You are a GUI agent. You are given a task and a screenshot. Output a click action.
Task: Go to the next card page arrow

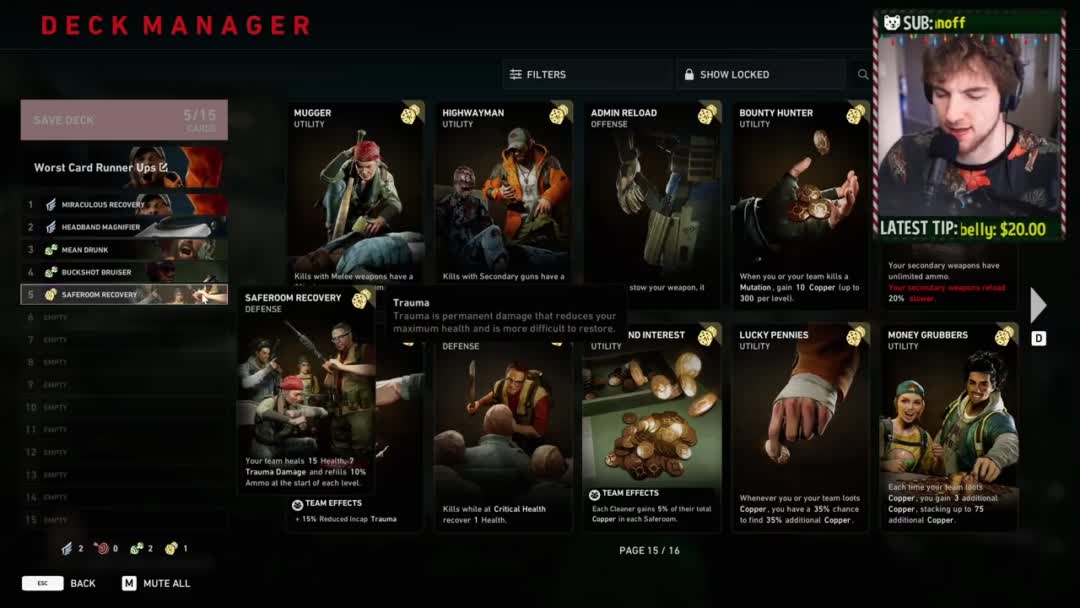[1038, 305]
